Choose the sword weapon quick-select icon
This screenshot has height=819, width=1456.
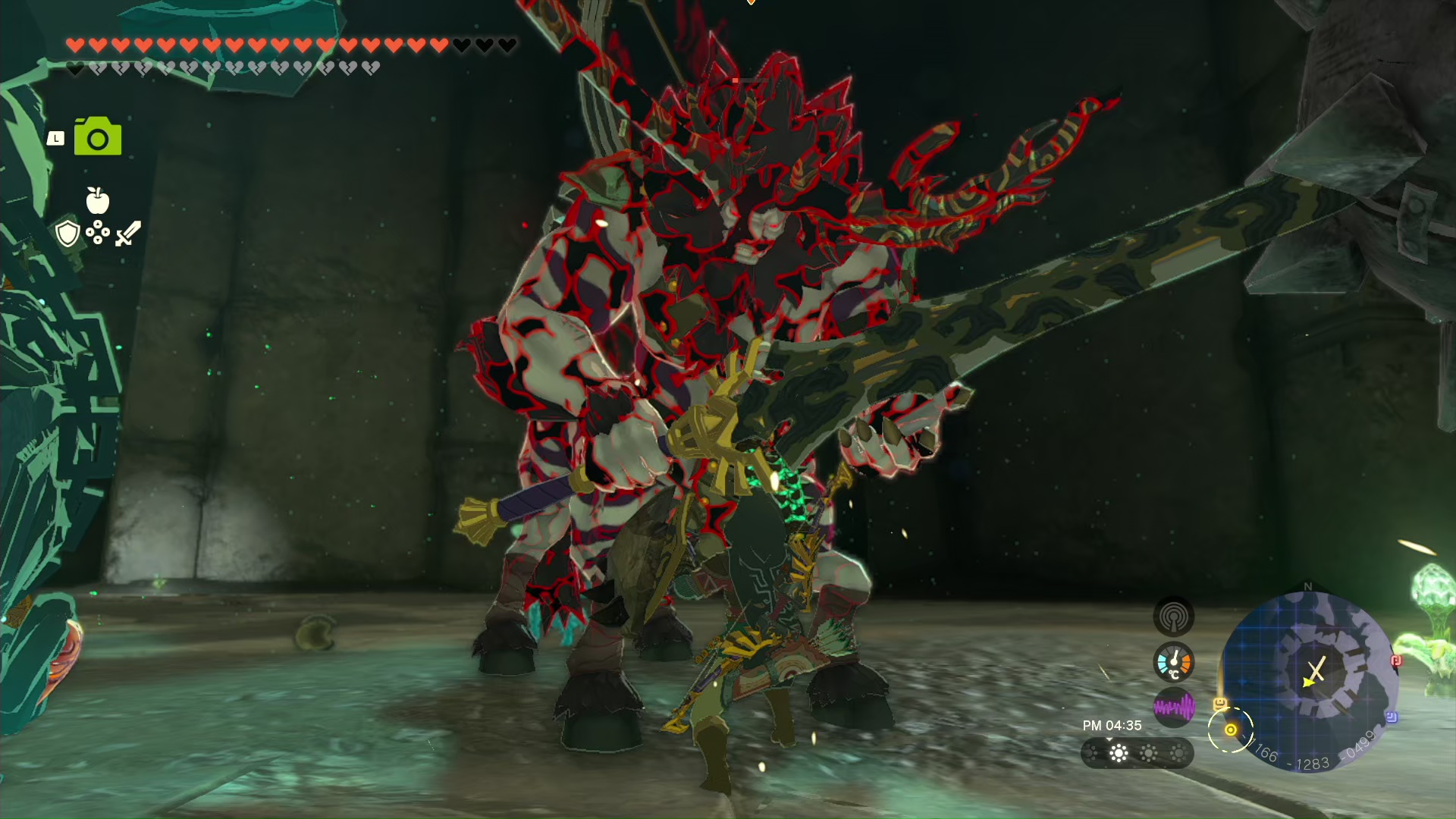point(127,234)
